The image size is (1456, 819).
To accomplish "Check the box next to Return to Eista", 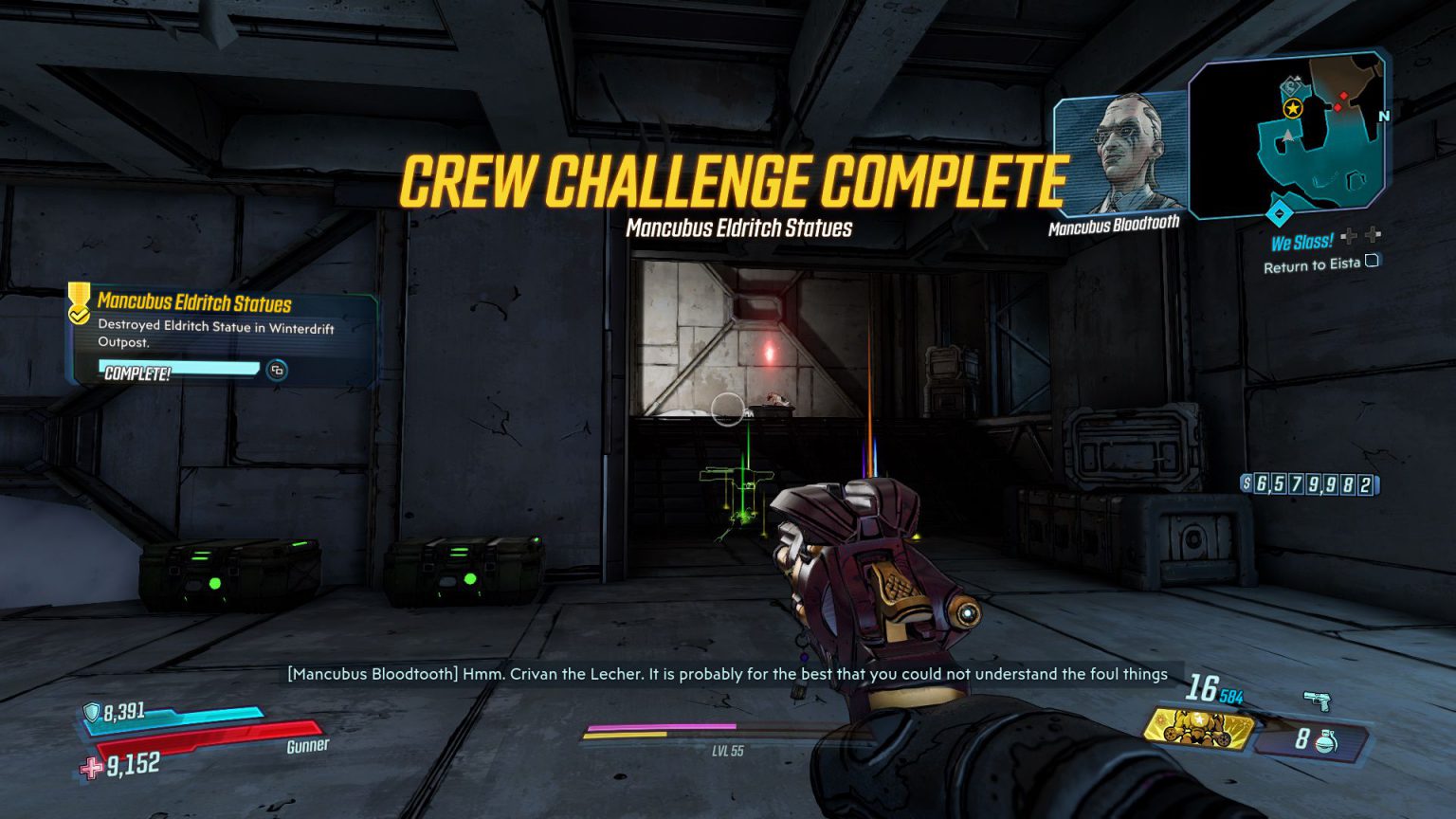I will 1371,261.
